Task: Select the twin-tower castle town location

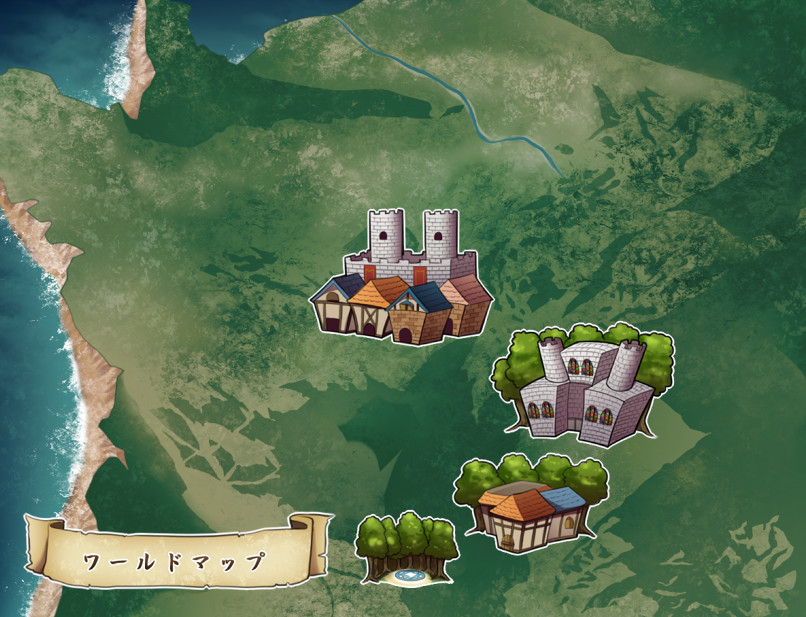Action: tap(401, 280)
